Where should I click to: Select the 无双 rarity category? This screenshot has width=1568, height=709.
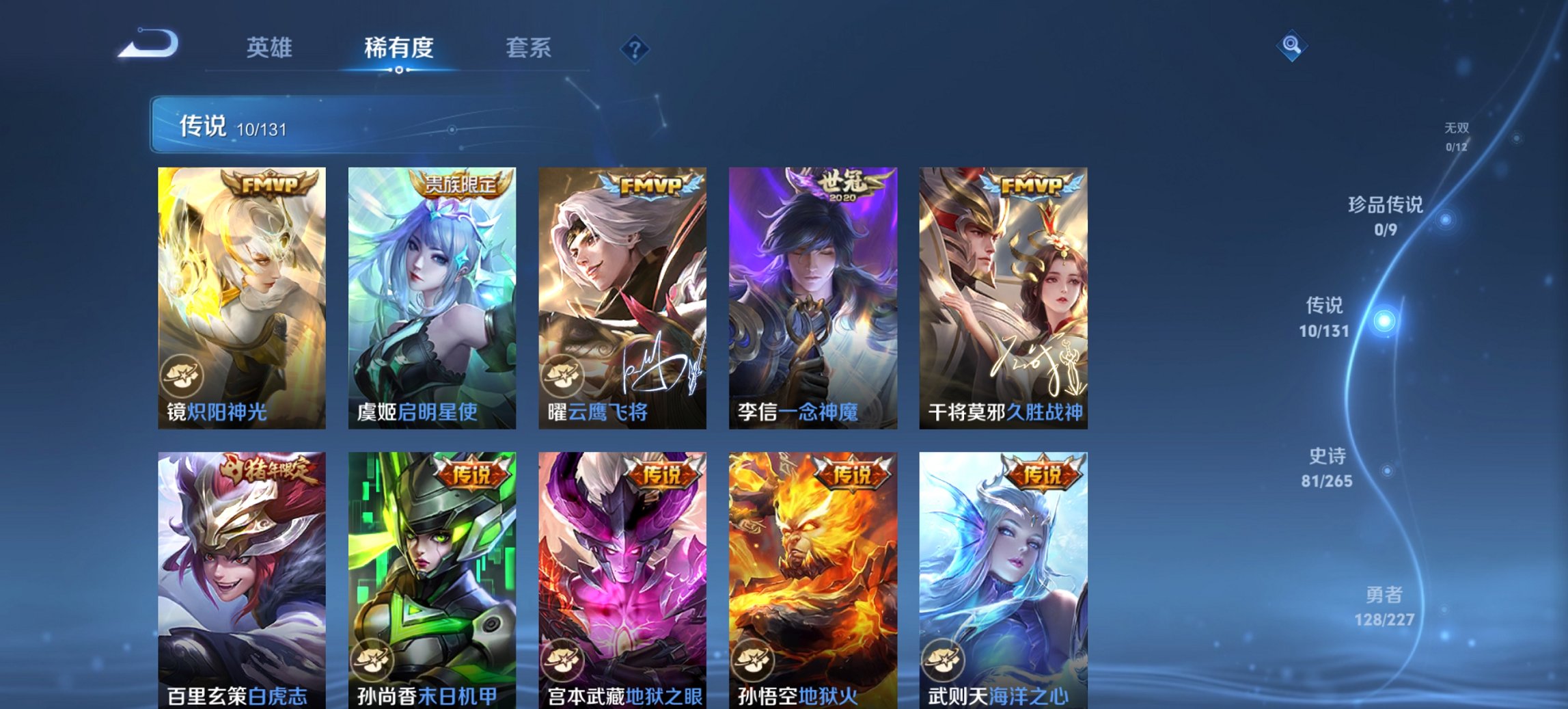(x=1455, y=135)
